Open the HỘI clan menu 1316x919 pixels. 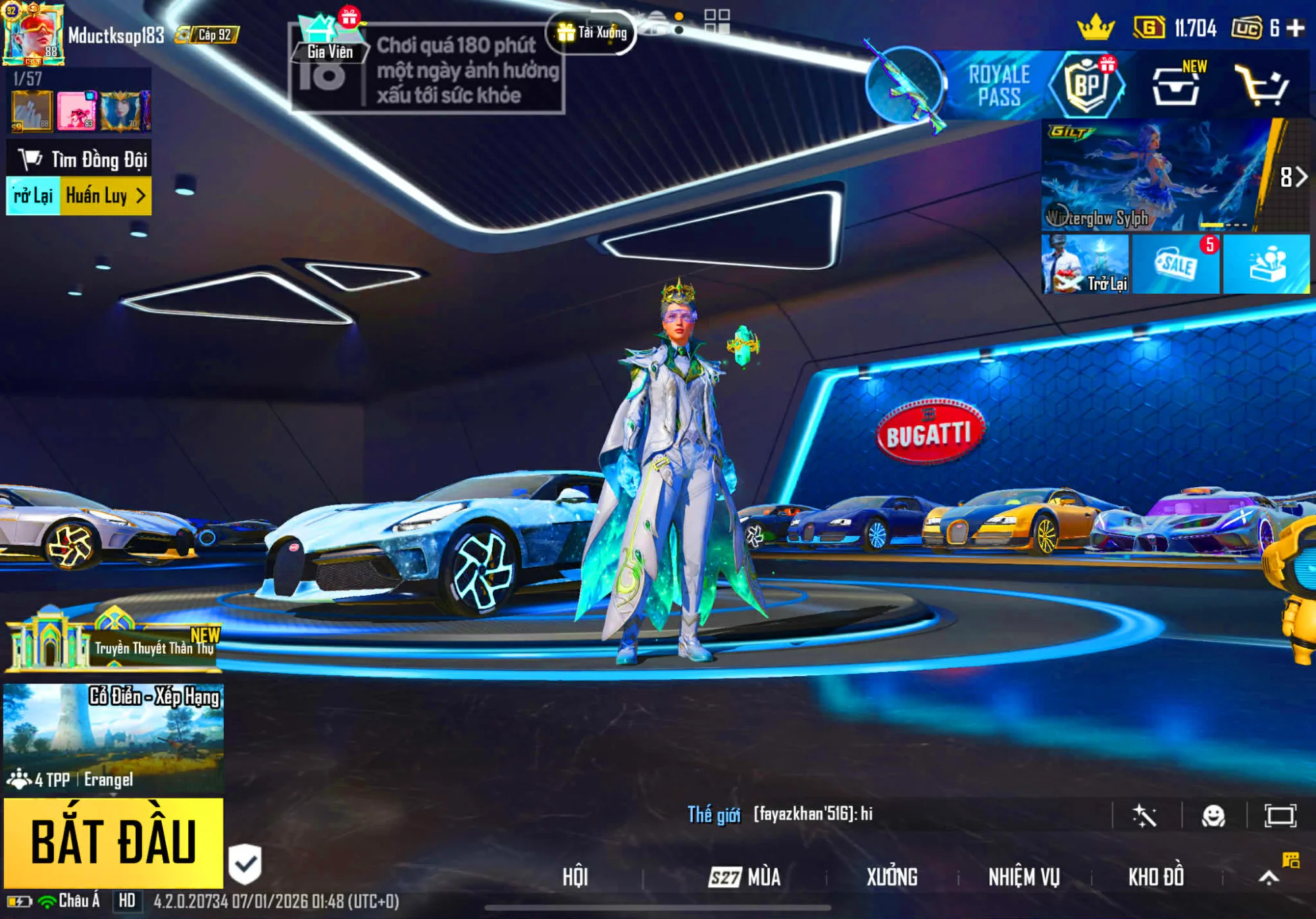click(575, 877)
